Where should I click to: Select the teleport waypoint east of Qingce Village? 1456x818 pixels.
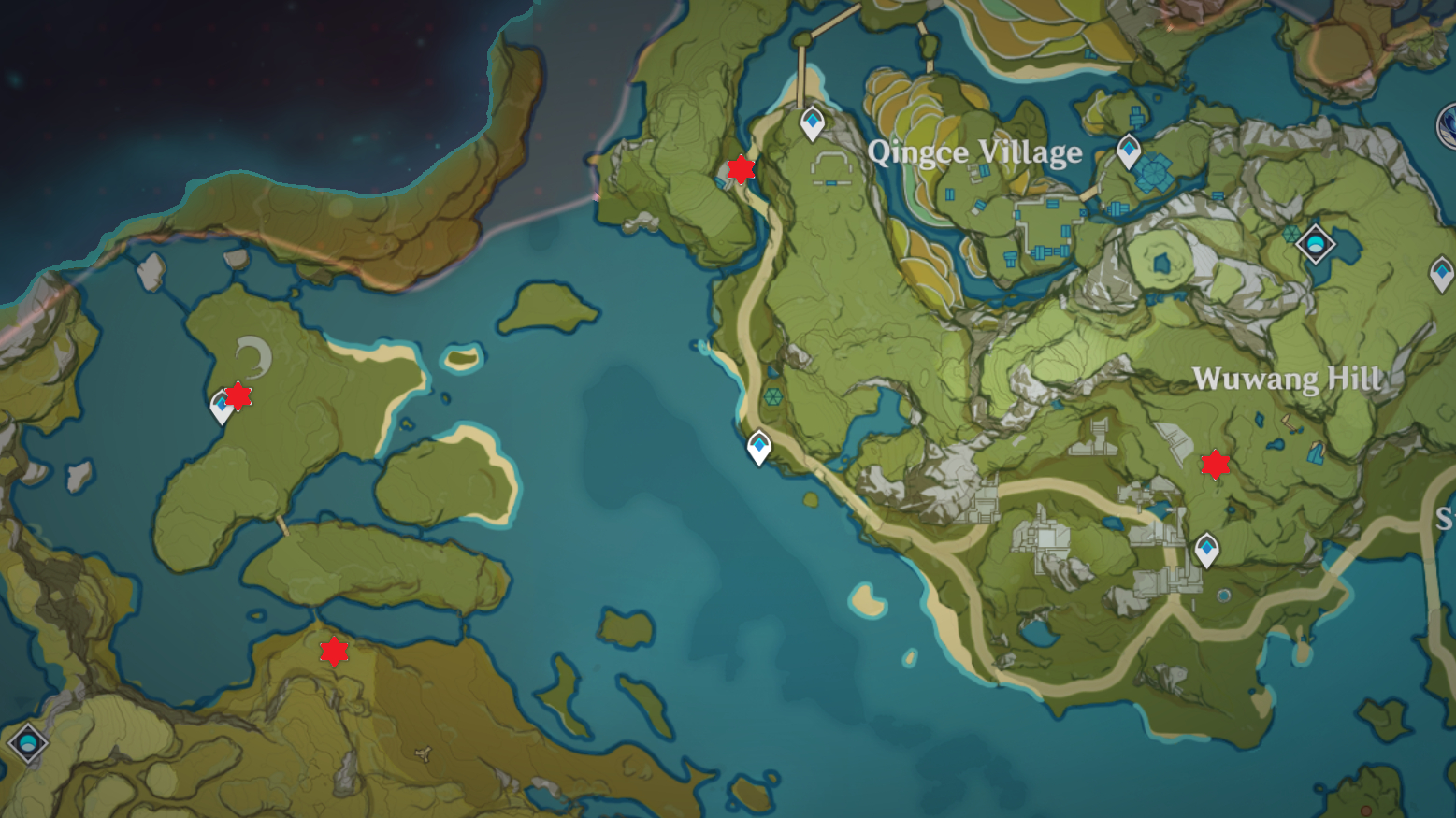pyautogui.click(x=1129, y=149)
